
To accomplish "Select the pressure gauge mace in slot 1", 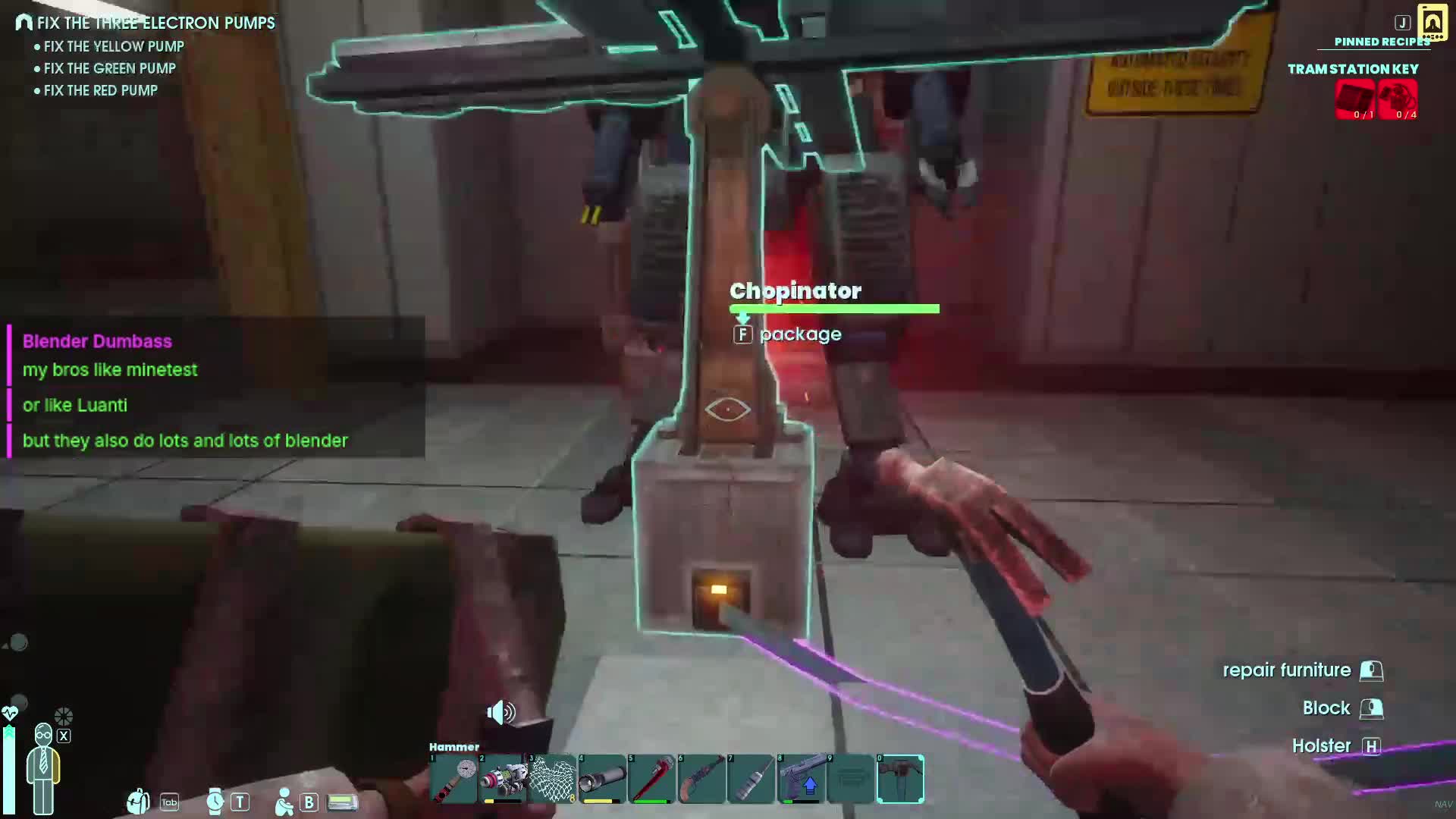I will pos(453,779).
